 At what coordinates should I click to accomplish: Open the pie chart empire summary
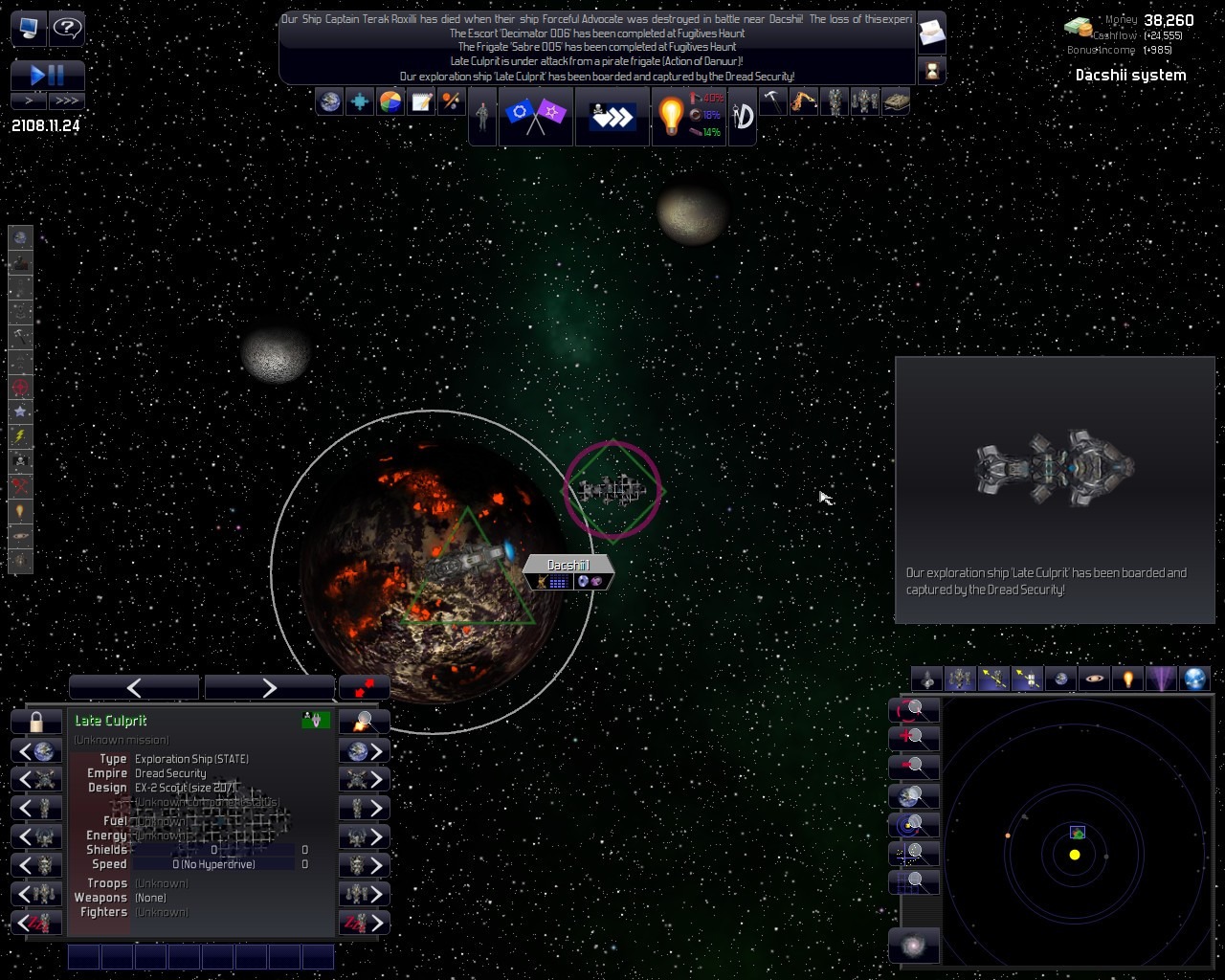[x=390, y=101]
